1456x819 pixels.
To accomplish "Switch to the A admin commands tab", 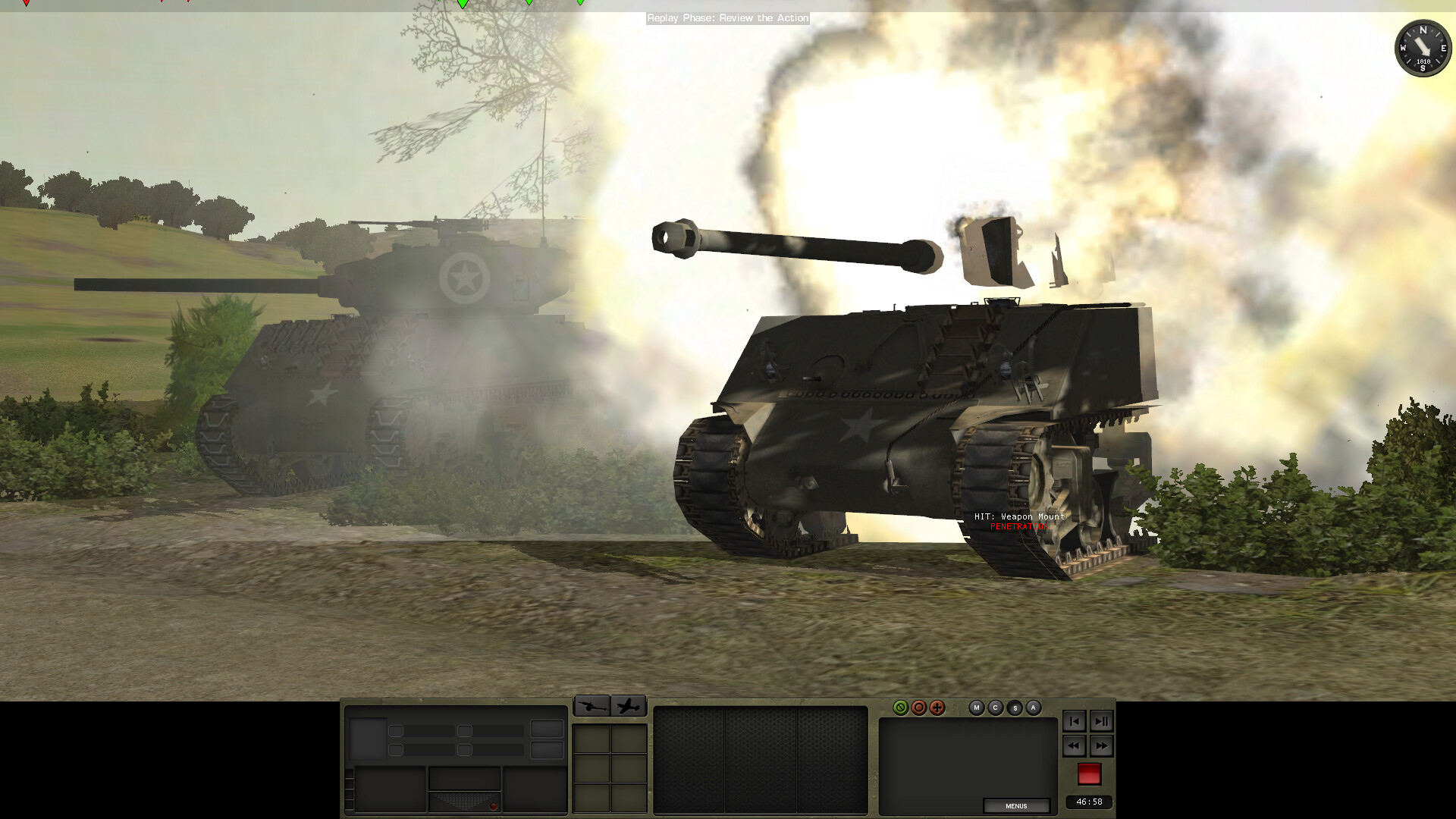I will pyautogui.click(x=1032, y=707).
